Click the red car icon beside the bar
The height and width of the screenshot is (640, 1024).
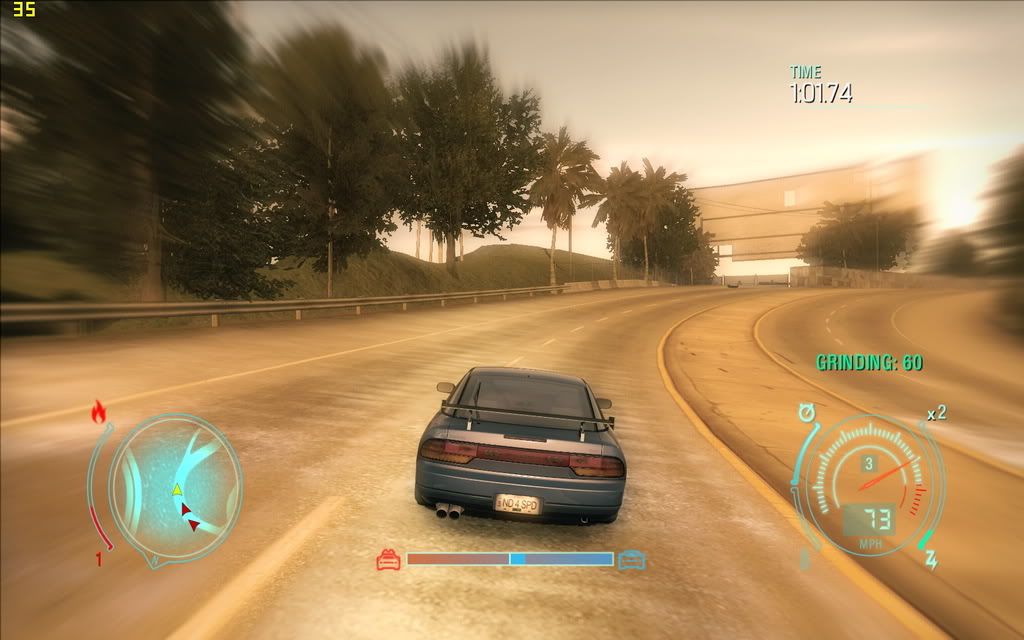pos(388,560)
